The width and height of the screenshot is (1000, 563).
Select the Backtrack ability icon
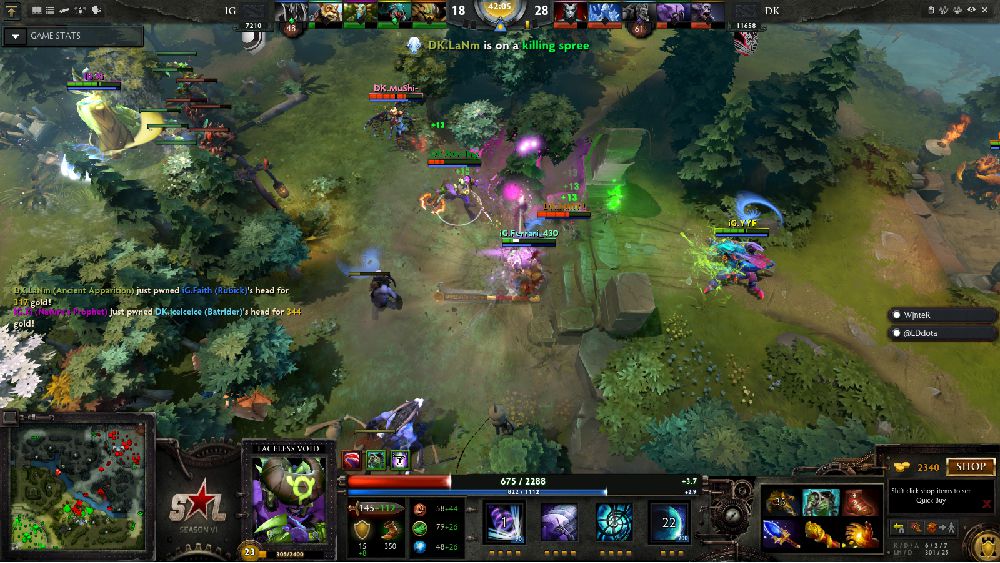[x=559, y=522]
